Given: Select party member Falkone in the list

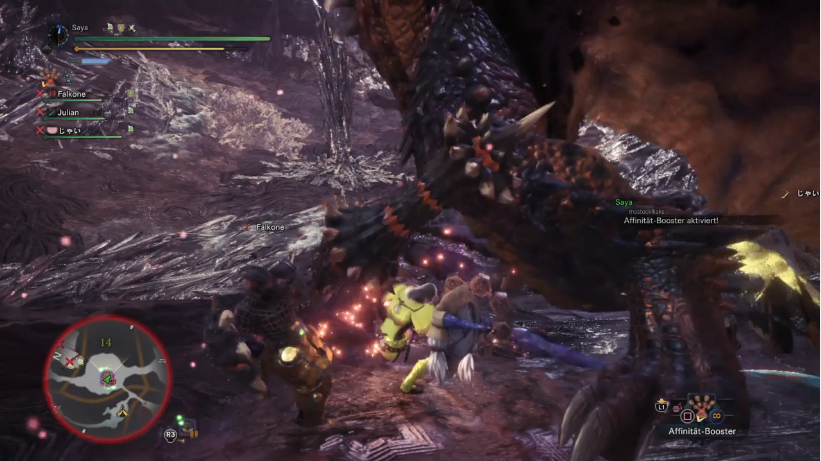Looking at the screenshot, I should click(72, 94).
